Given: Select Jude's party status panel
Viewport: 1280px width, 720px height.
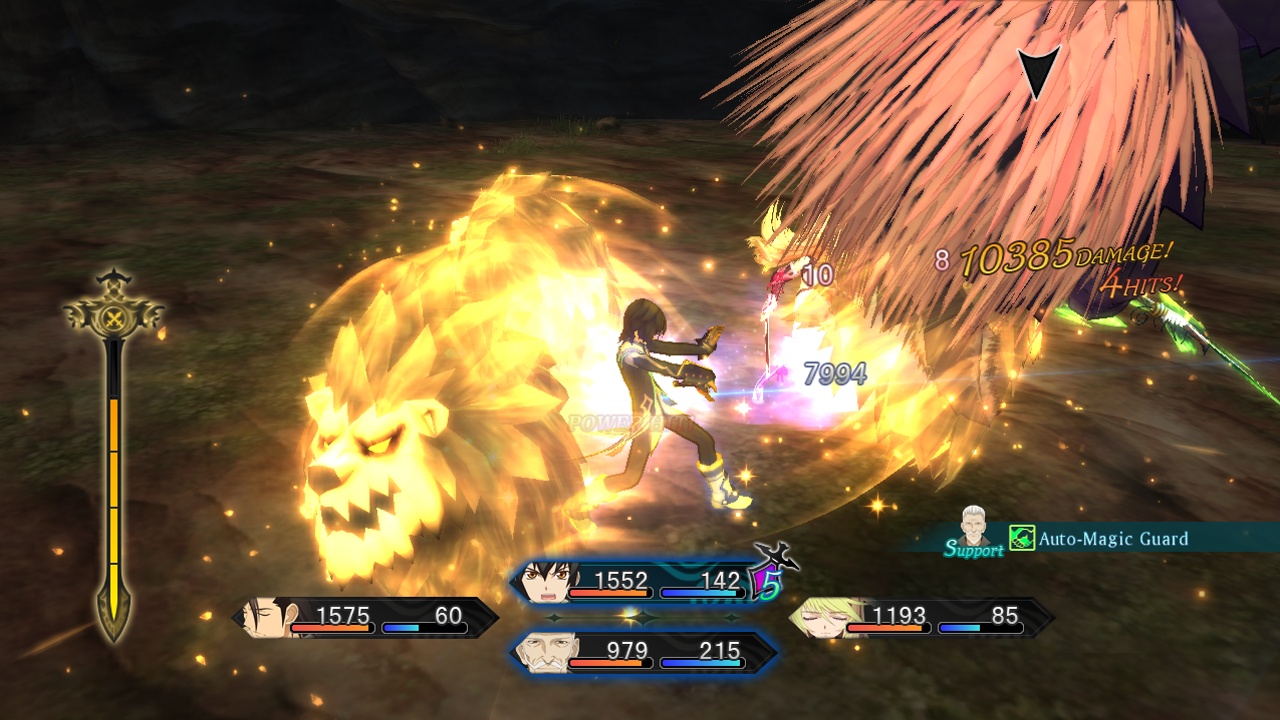Looking at the screenshot, I should (640, 583).
